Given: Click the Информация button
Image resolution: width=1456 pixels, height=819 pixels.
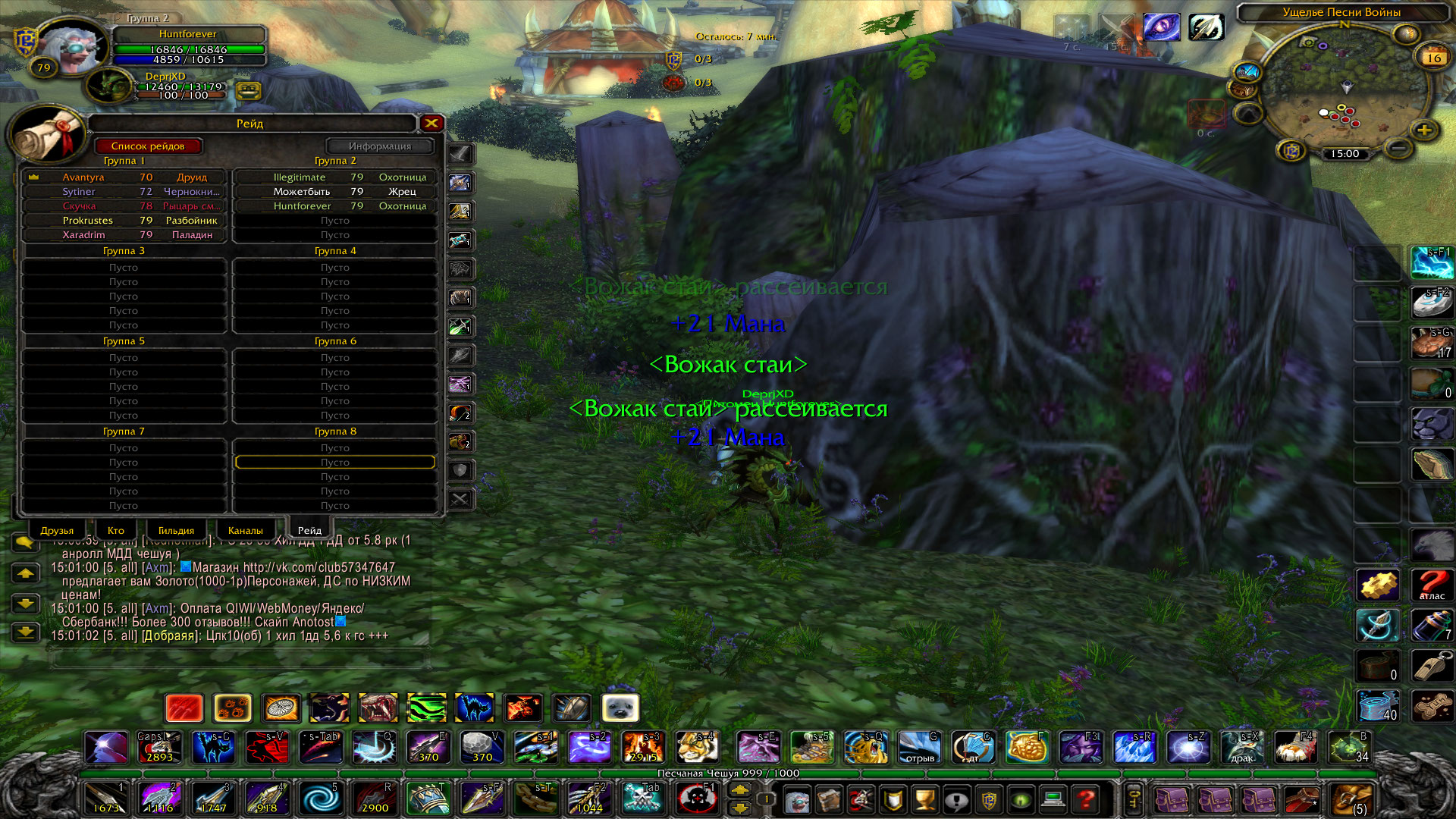Looking at the screenshot, I should [380, 146].
